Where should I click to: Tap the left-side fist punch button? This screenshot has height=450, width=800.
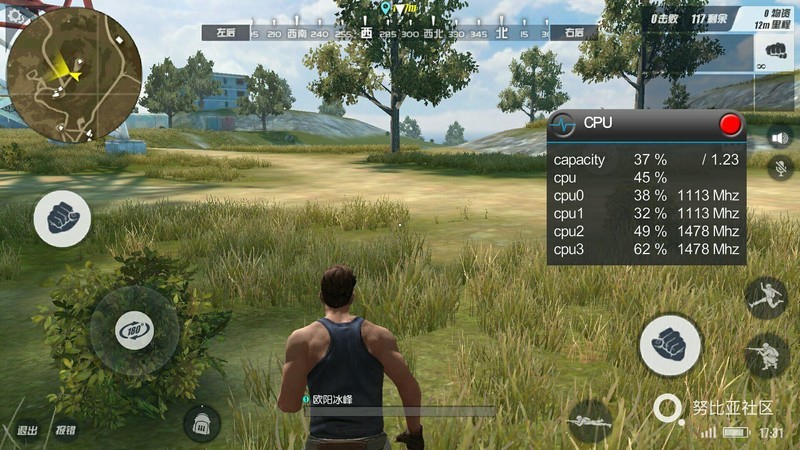pos(62,219)
